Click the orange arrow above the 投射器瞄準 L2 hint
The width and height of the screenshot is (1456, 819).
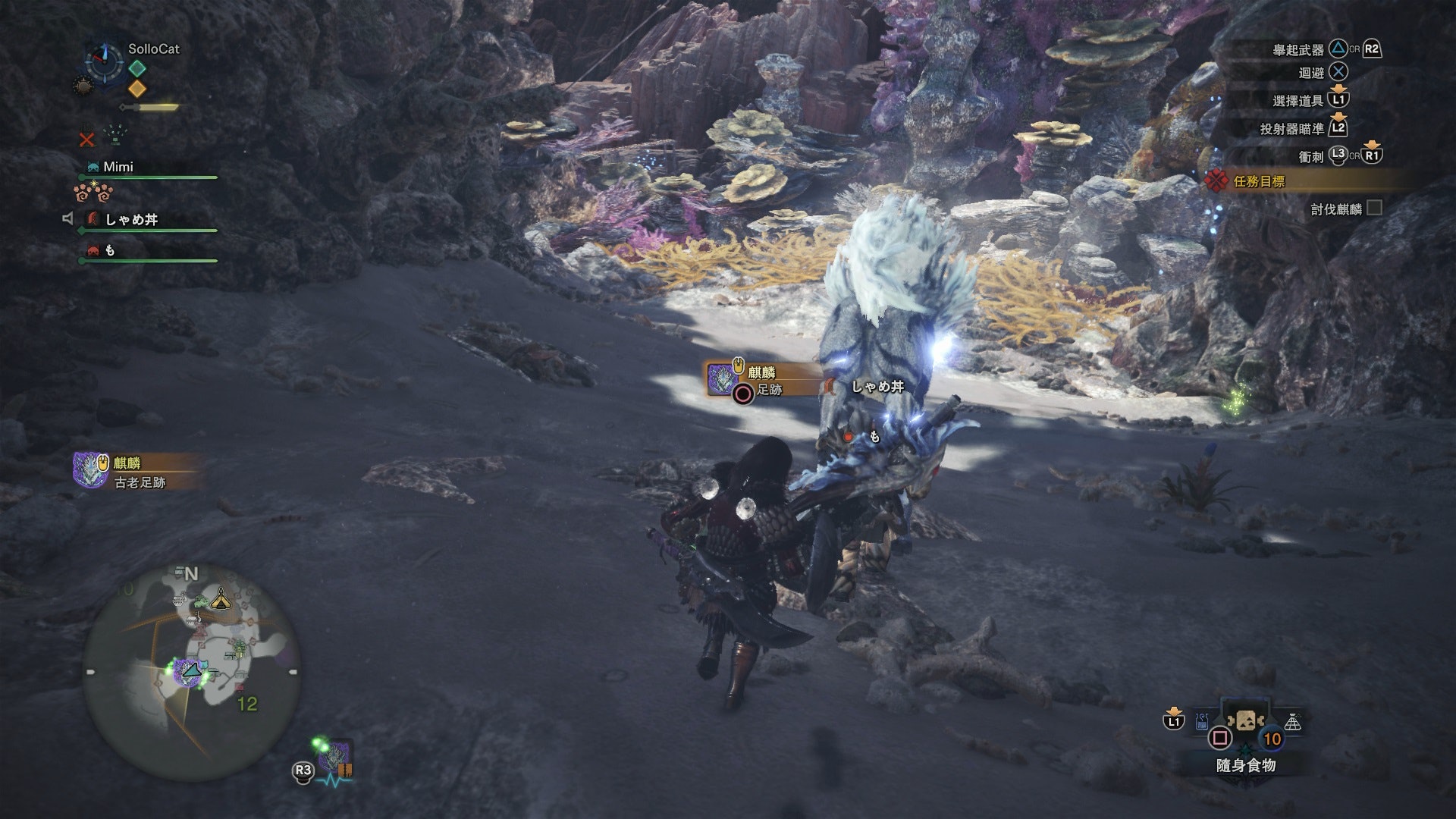tap(1338, 116)
